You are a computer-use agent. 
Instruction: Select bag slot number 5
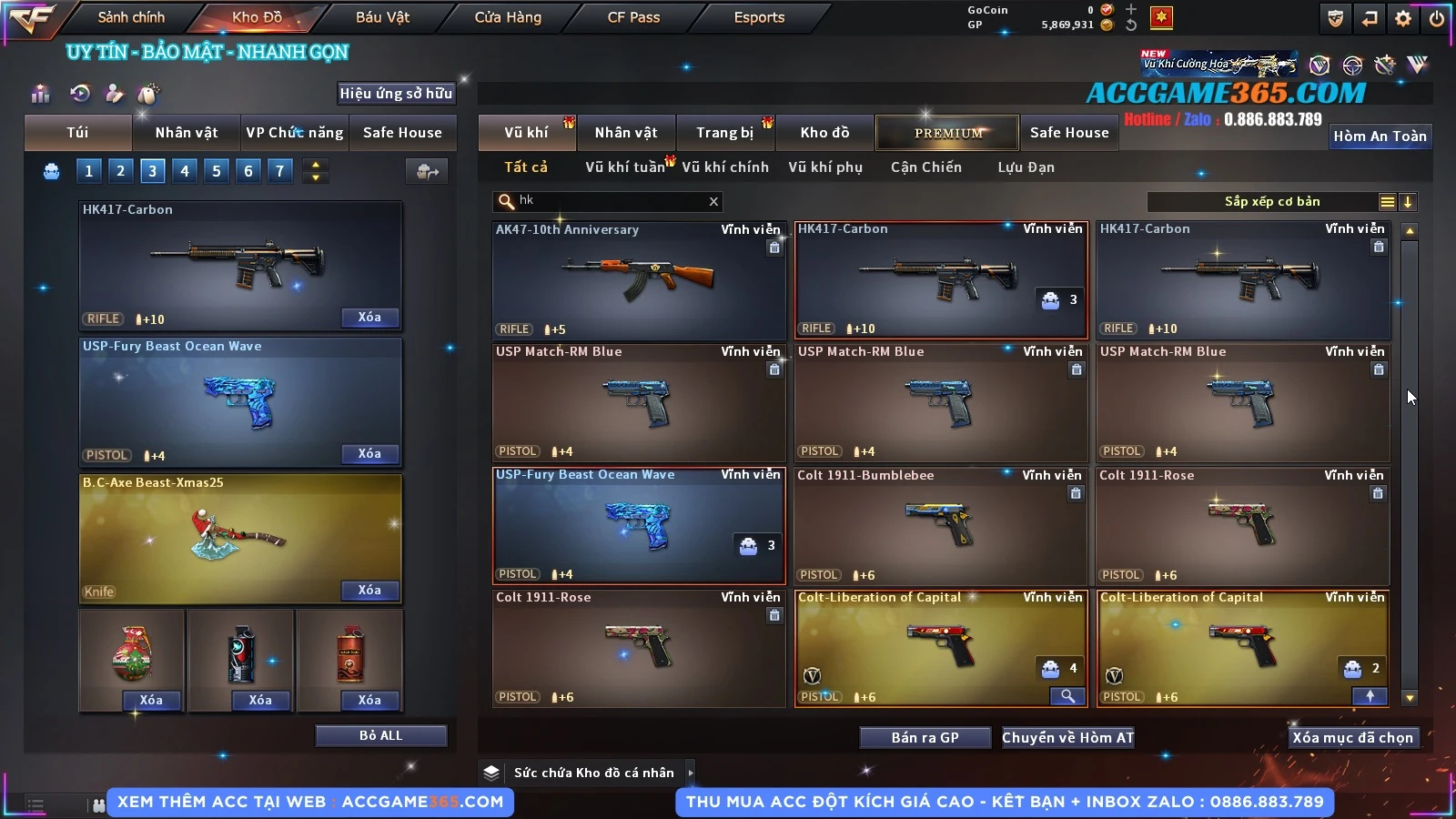point(217,171)
